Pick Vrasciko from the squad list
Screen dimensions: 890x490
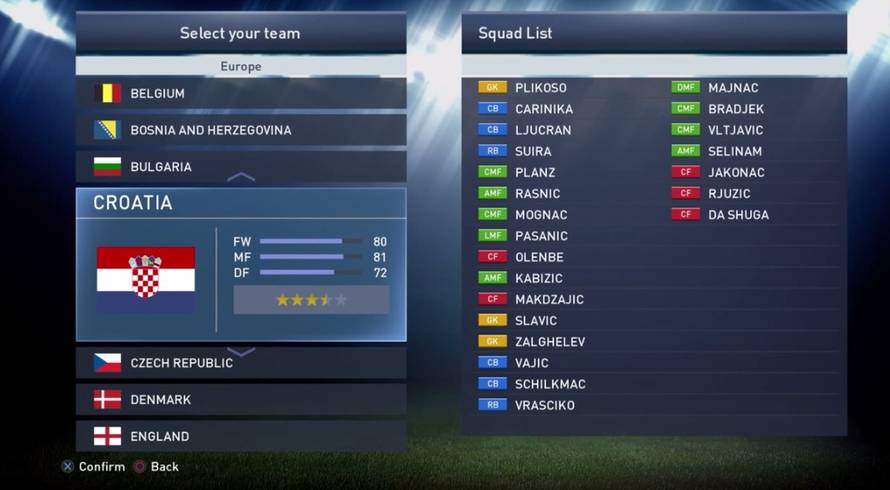tap(544, 405)
